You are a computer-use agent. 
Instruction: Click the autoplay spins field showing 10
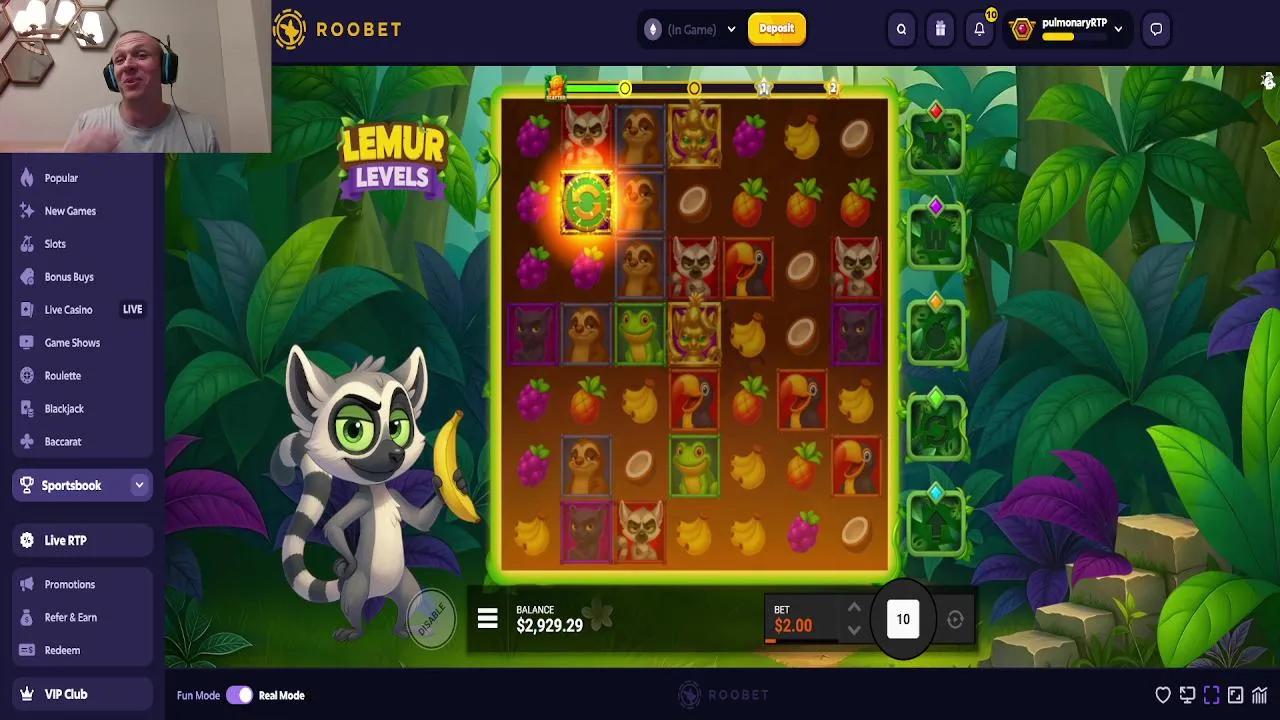[902, 618]
